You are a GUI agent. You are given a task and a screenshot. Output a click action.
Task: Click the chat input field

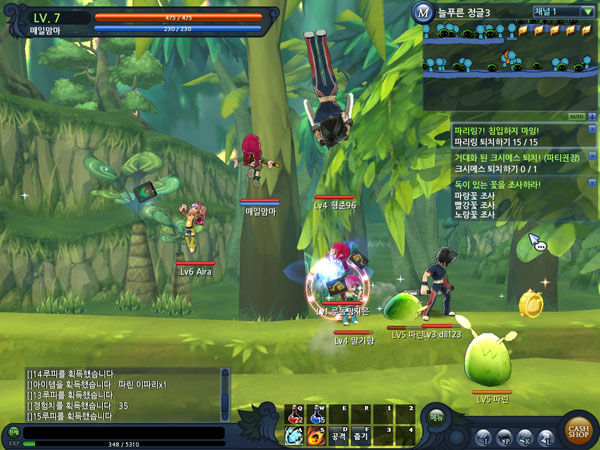tap(120, 430)
